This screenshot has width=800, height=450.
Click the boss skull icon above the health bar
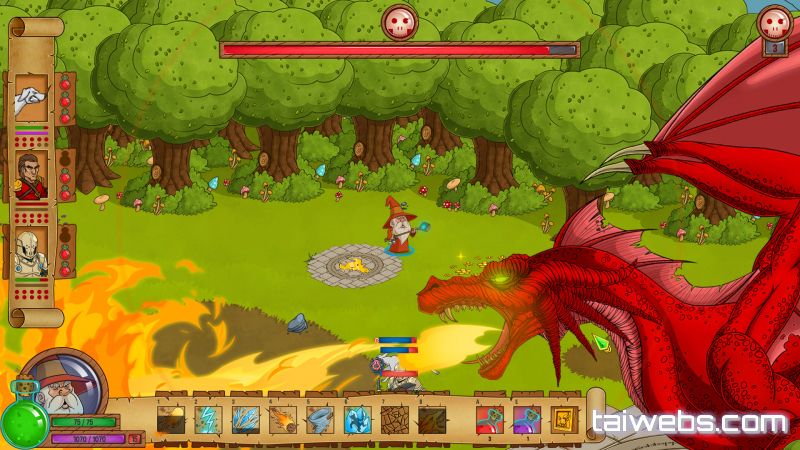[x=399, y=21]
